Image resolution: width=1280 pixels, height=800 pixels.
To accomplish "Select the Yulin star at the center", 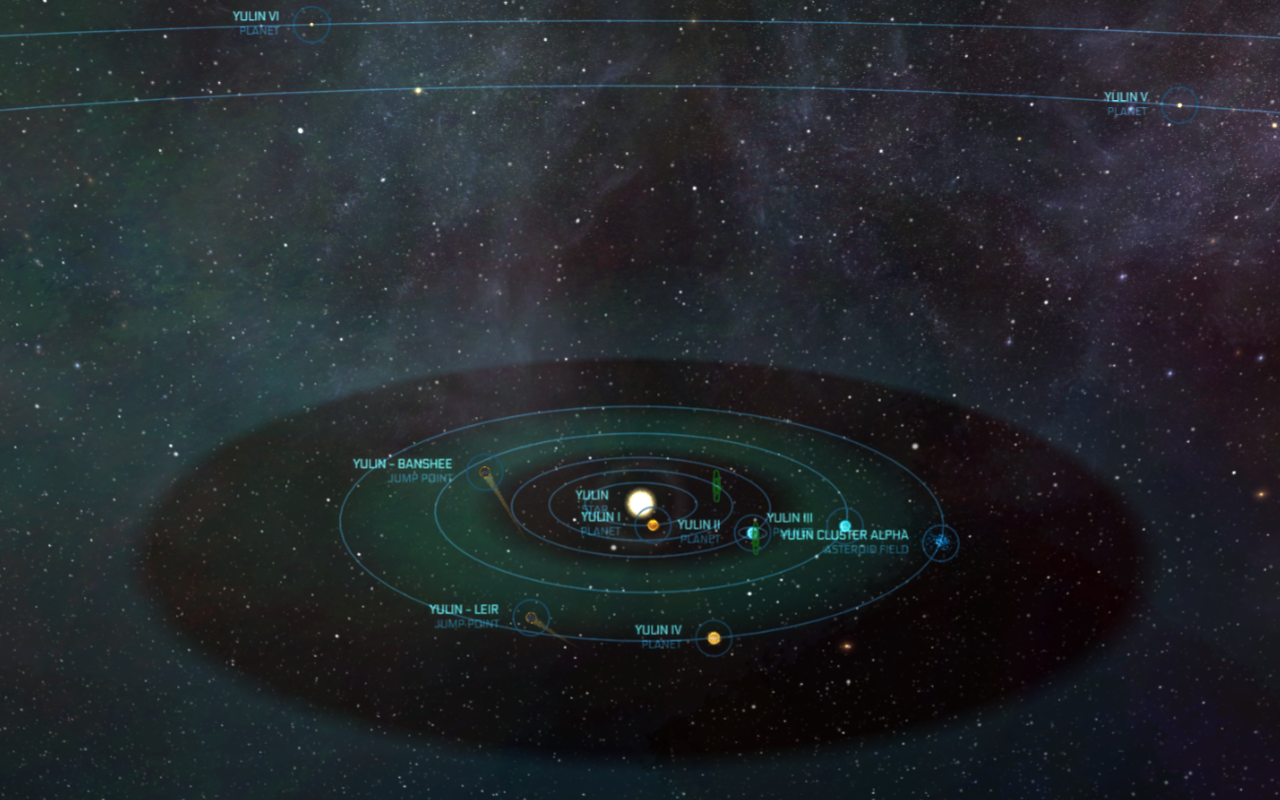I will [x=640, y=502].
